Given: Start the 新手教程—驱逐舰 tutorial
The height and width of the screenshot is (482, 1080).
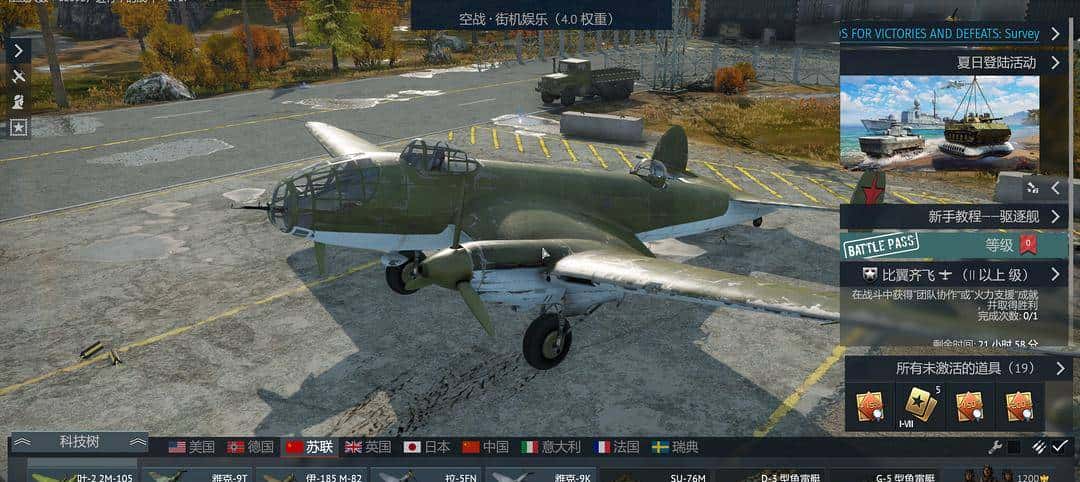Looking at the screenshot, I should [952, 216].
